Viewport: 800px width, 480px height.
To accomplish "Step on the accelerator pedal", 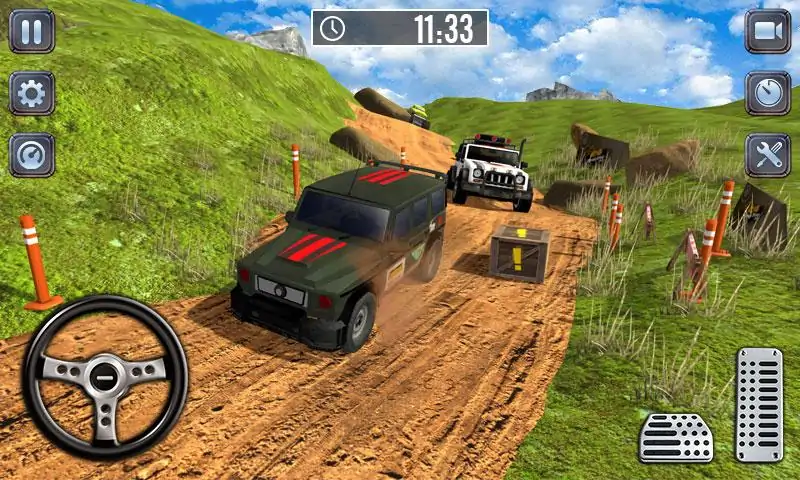I will [x=759, y=404].
